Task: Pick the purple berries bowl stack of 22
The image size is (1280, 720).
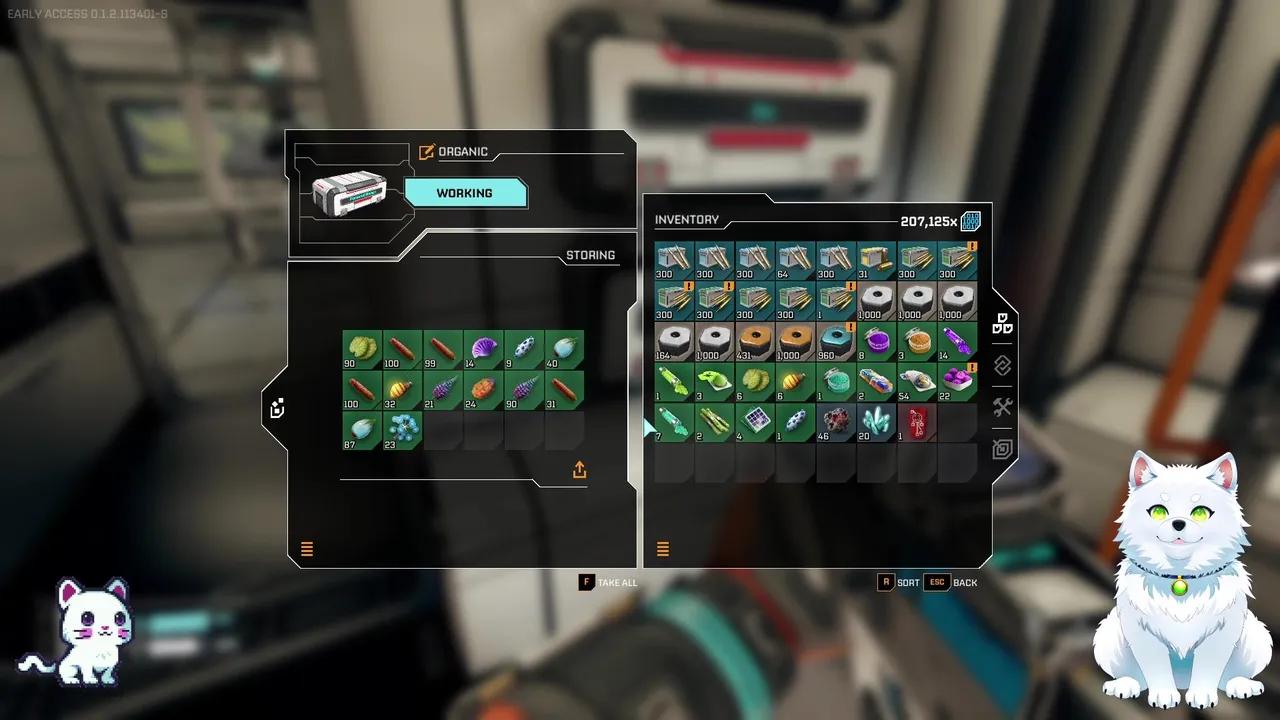Action: [x=957, y=381]
